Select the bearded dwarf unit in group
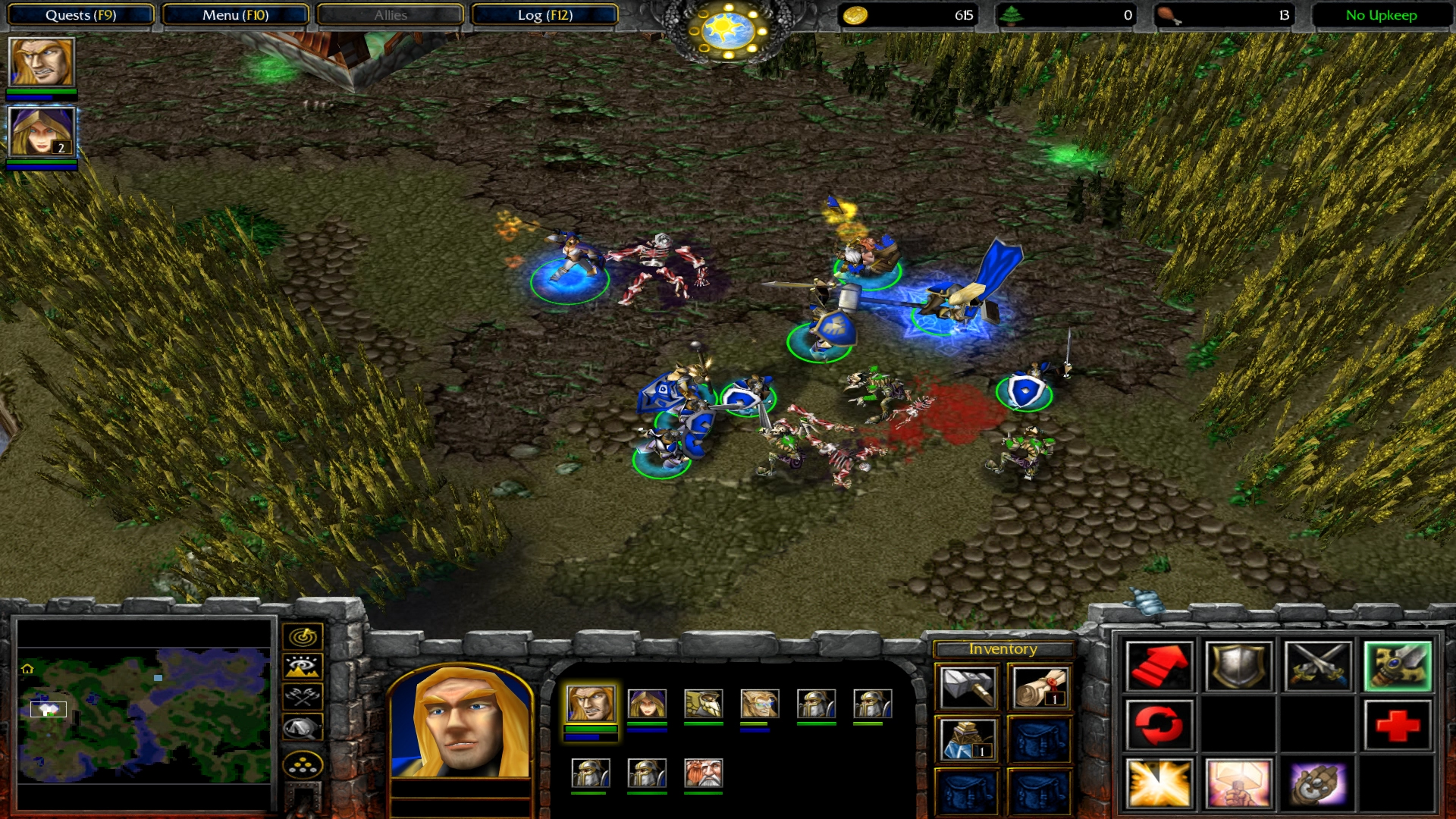The image size is (1456, 819). pos(703,773)
